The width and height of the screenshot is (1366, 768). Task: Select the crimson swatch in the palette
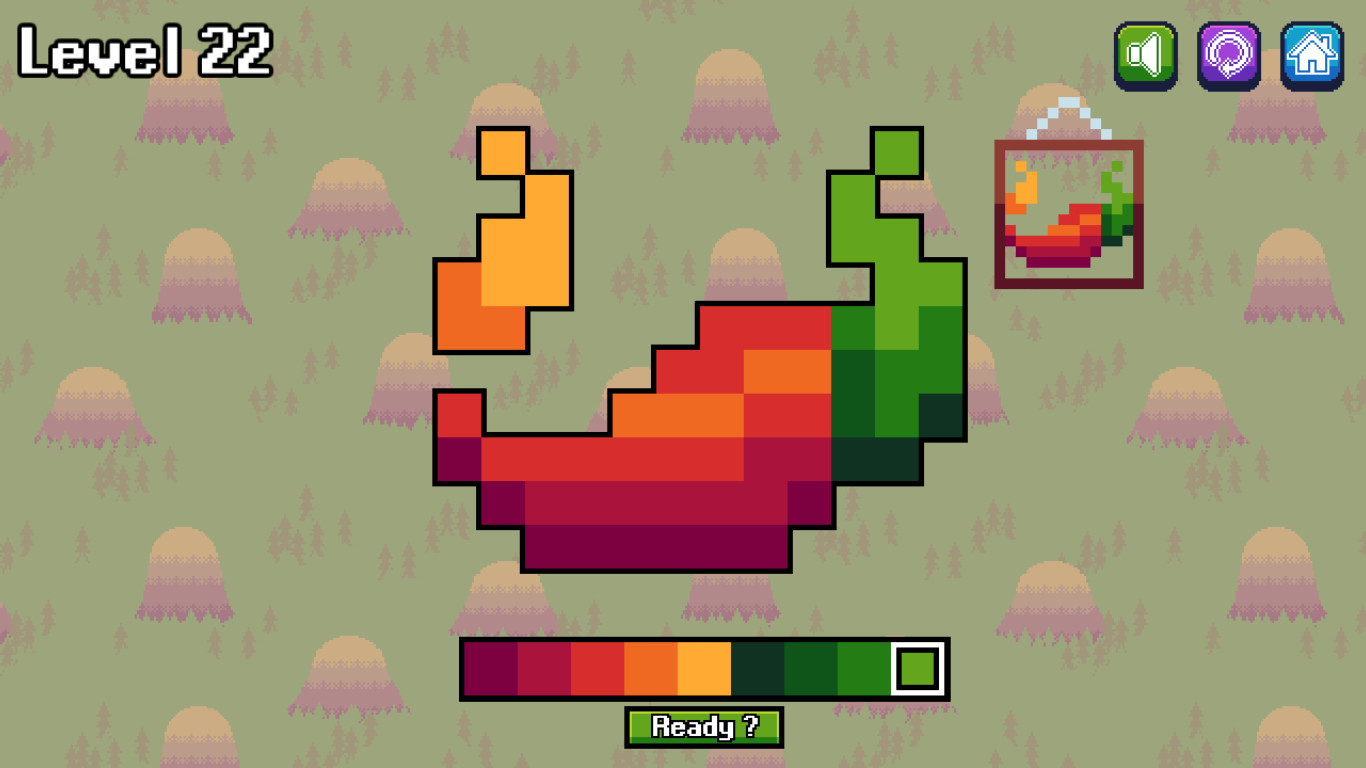point(543,668)
